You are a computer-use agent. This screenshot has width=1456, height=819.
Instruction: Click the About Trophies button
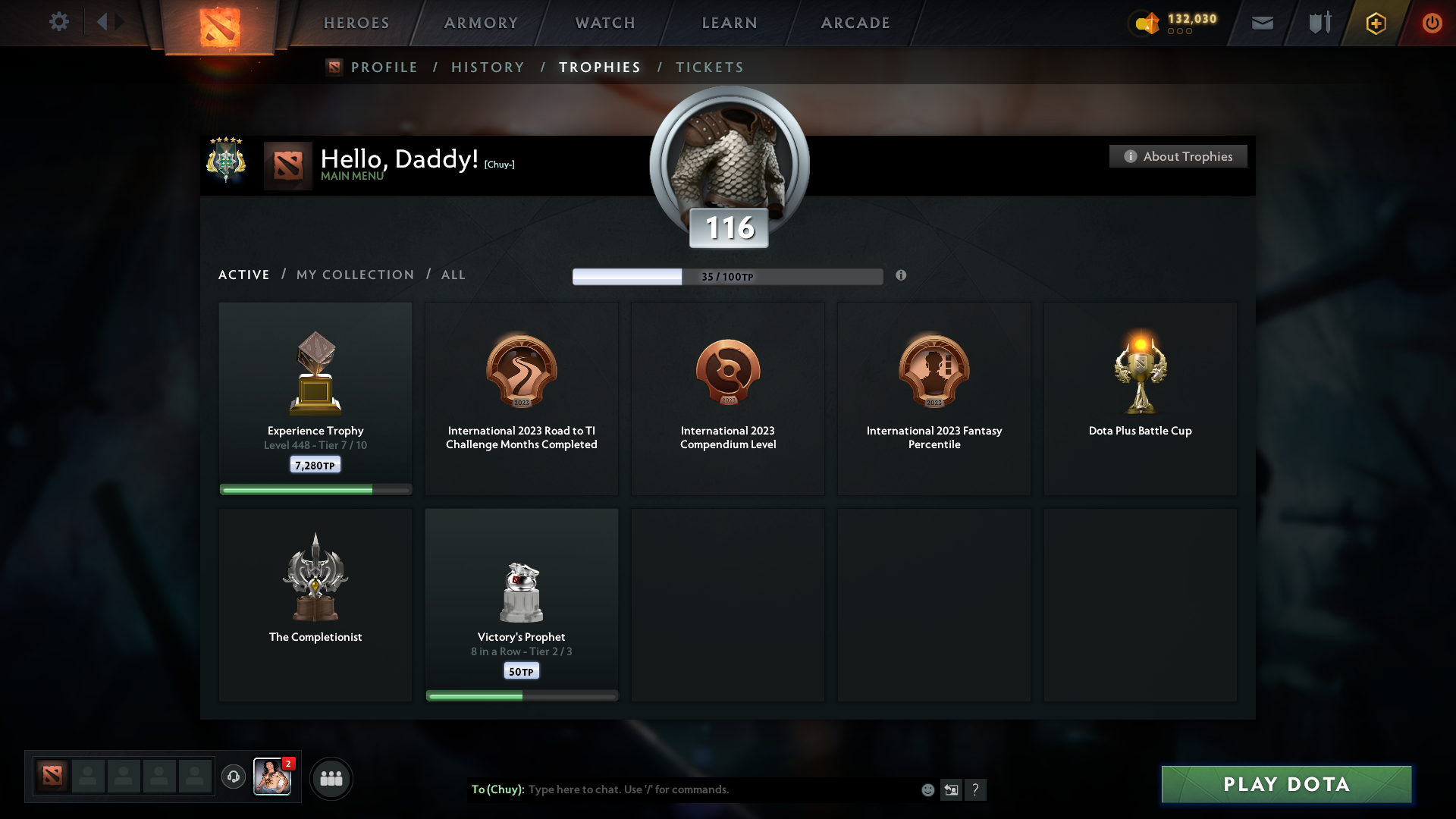pos(1178,156)
